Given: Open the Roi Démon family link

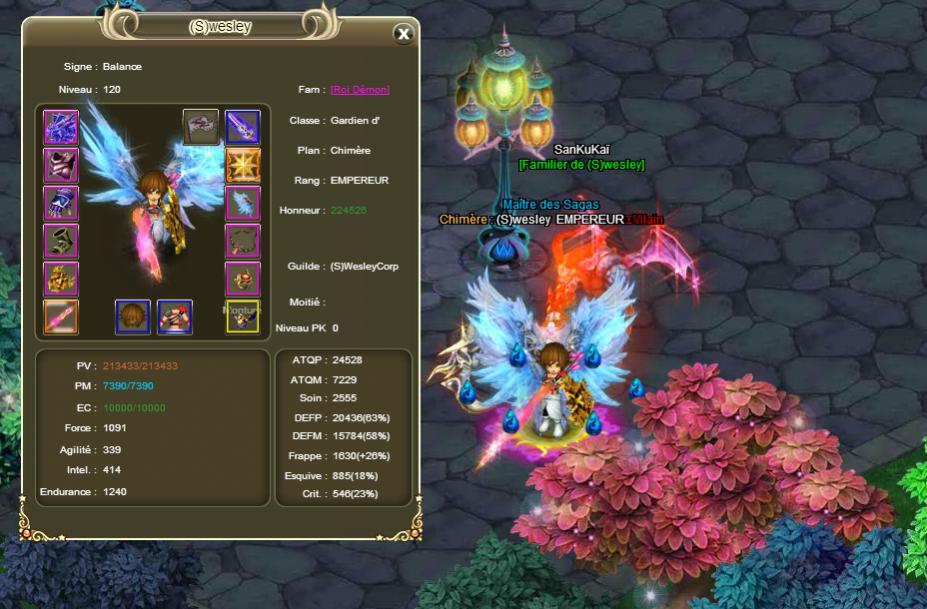Looking at the screenshot, I should [360, 89].
